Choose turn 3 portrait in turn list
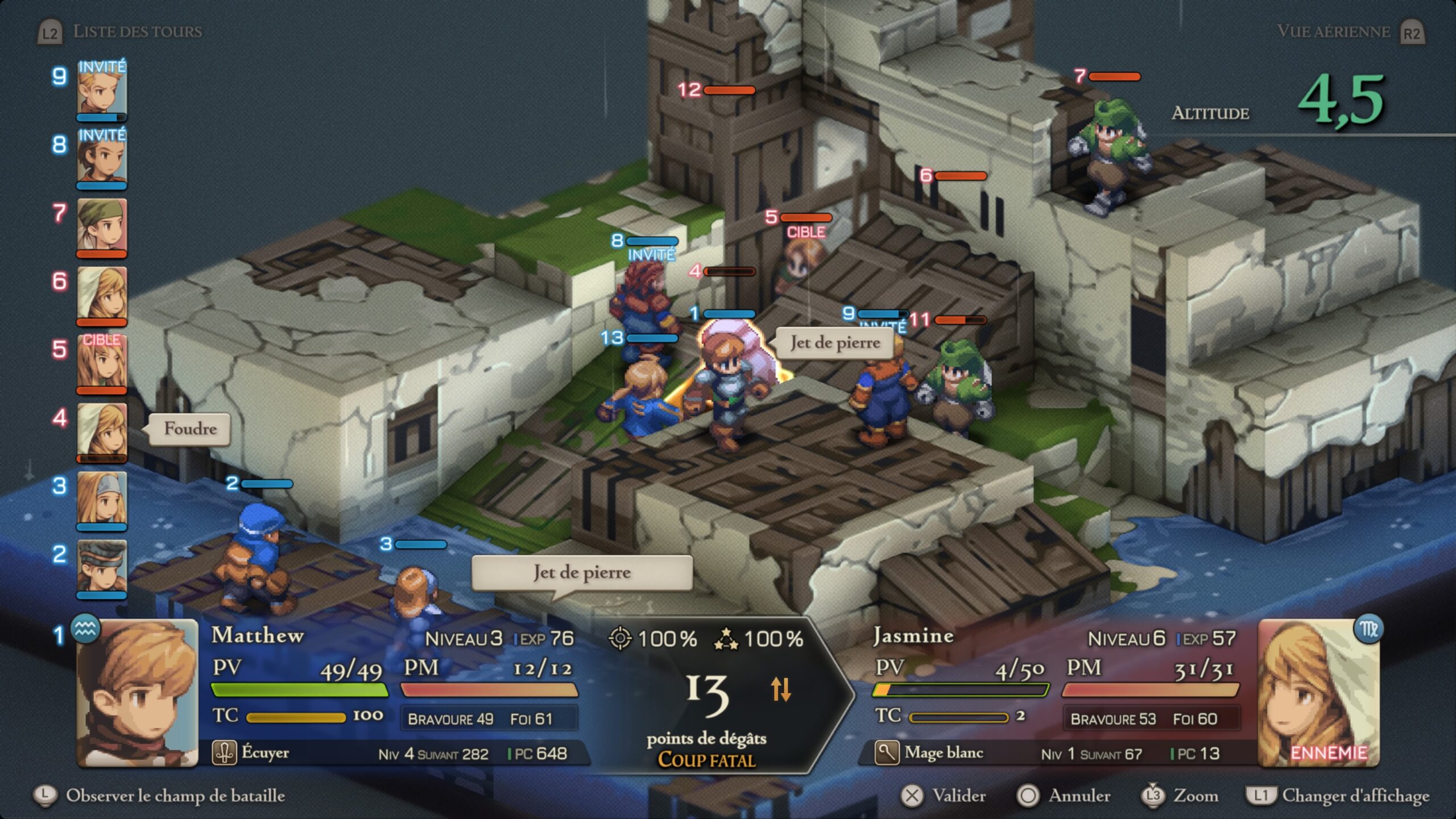1456x819 pixels. pos(102,499)
